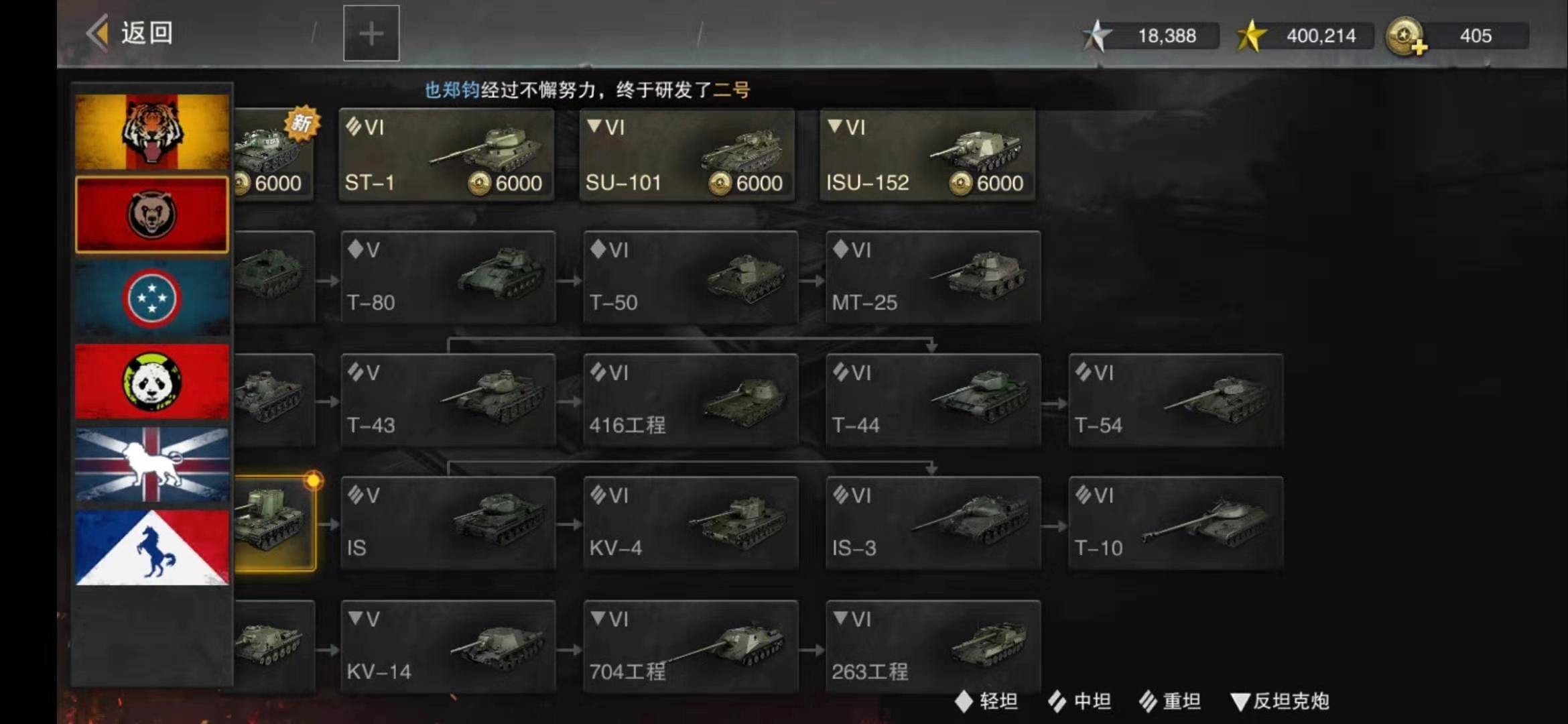
Task: Select the ST-1 tank card with 新 badge
Action: coord(446,154)
